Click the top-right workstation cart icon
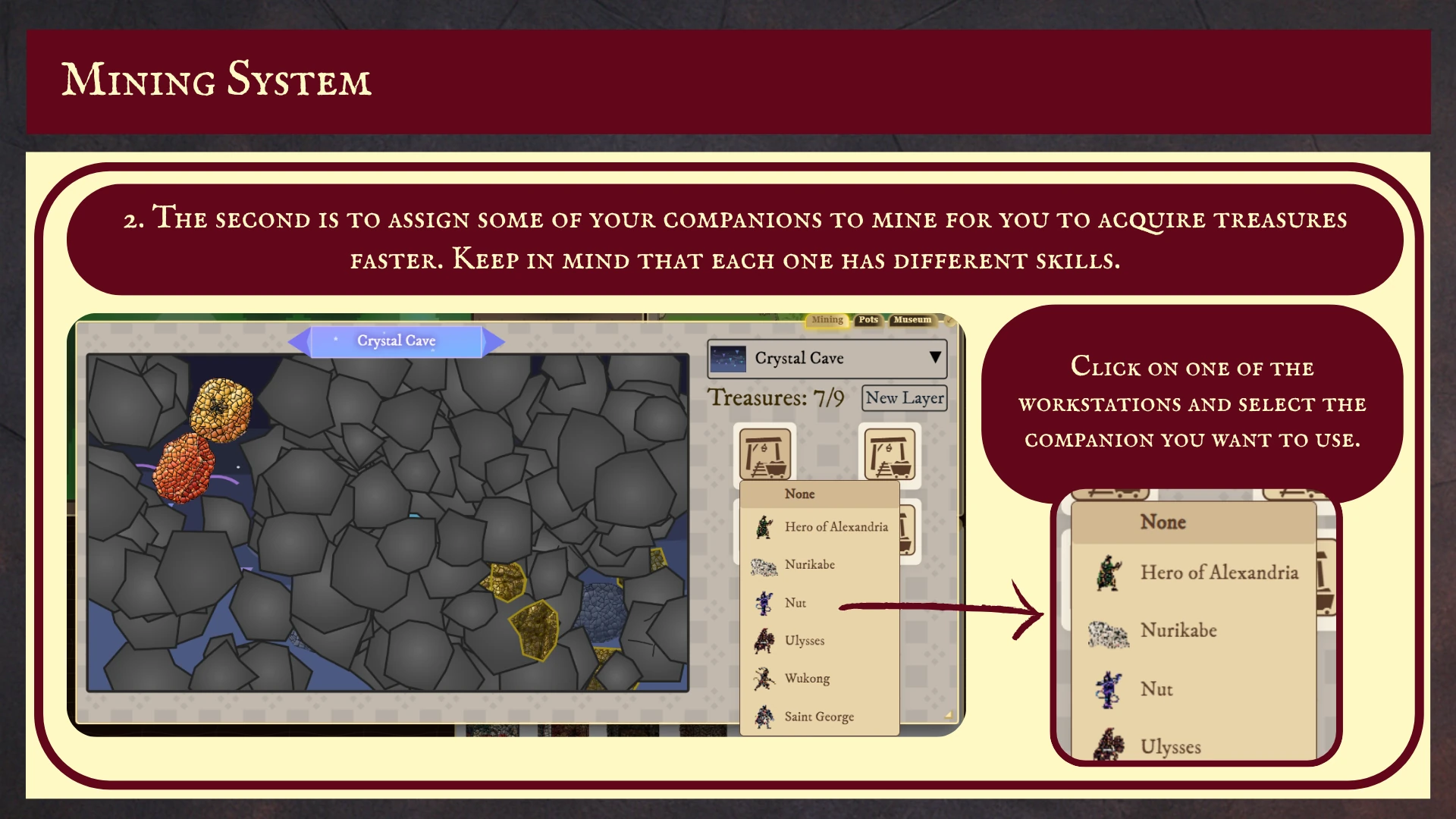 coord(891,455)
